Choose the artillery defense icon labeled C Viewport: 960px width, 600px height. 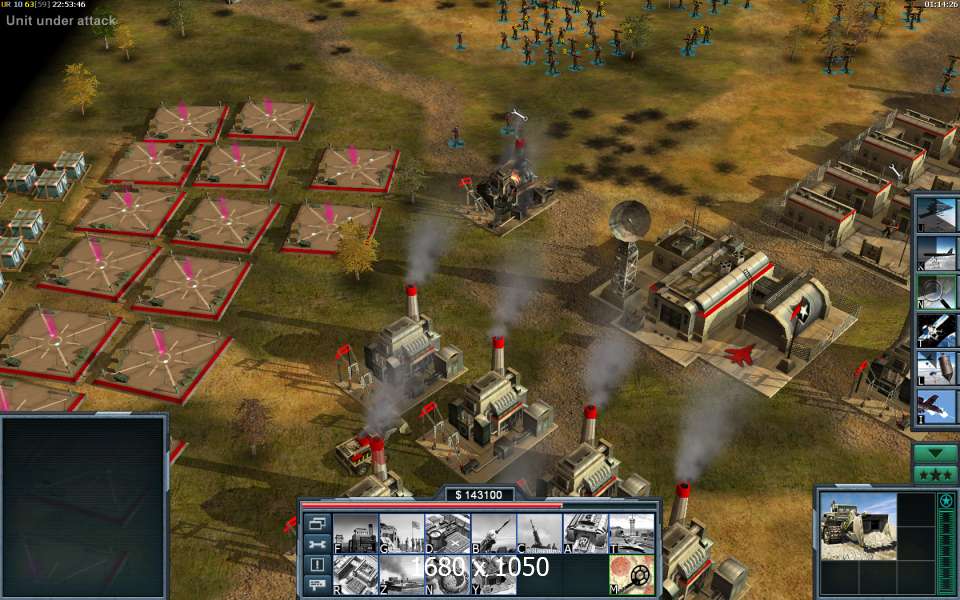540,533
